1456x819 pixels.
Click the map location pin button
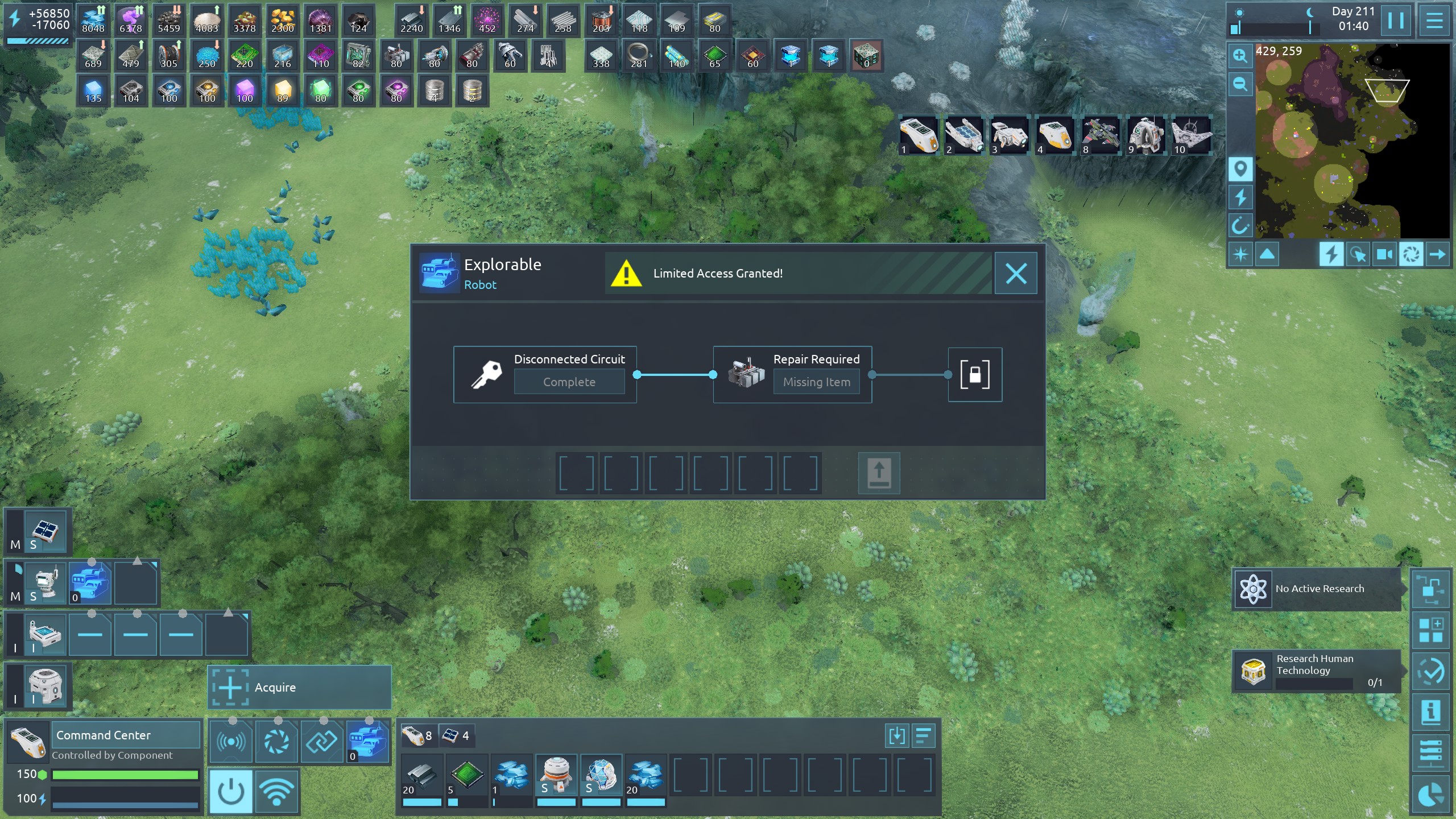pos(1240,169)
